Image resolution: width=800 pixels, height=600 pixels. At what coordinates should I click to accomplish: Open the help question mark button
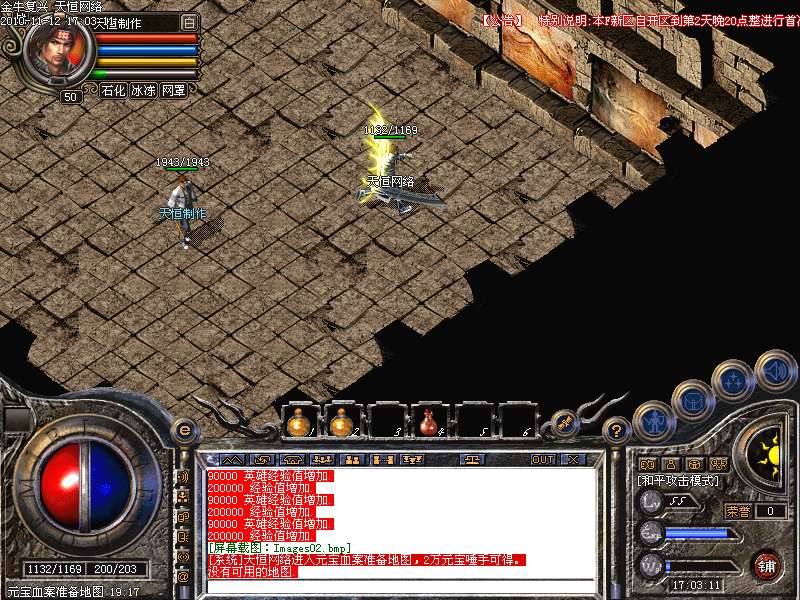click(x=617, y=431)
